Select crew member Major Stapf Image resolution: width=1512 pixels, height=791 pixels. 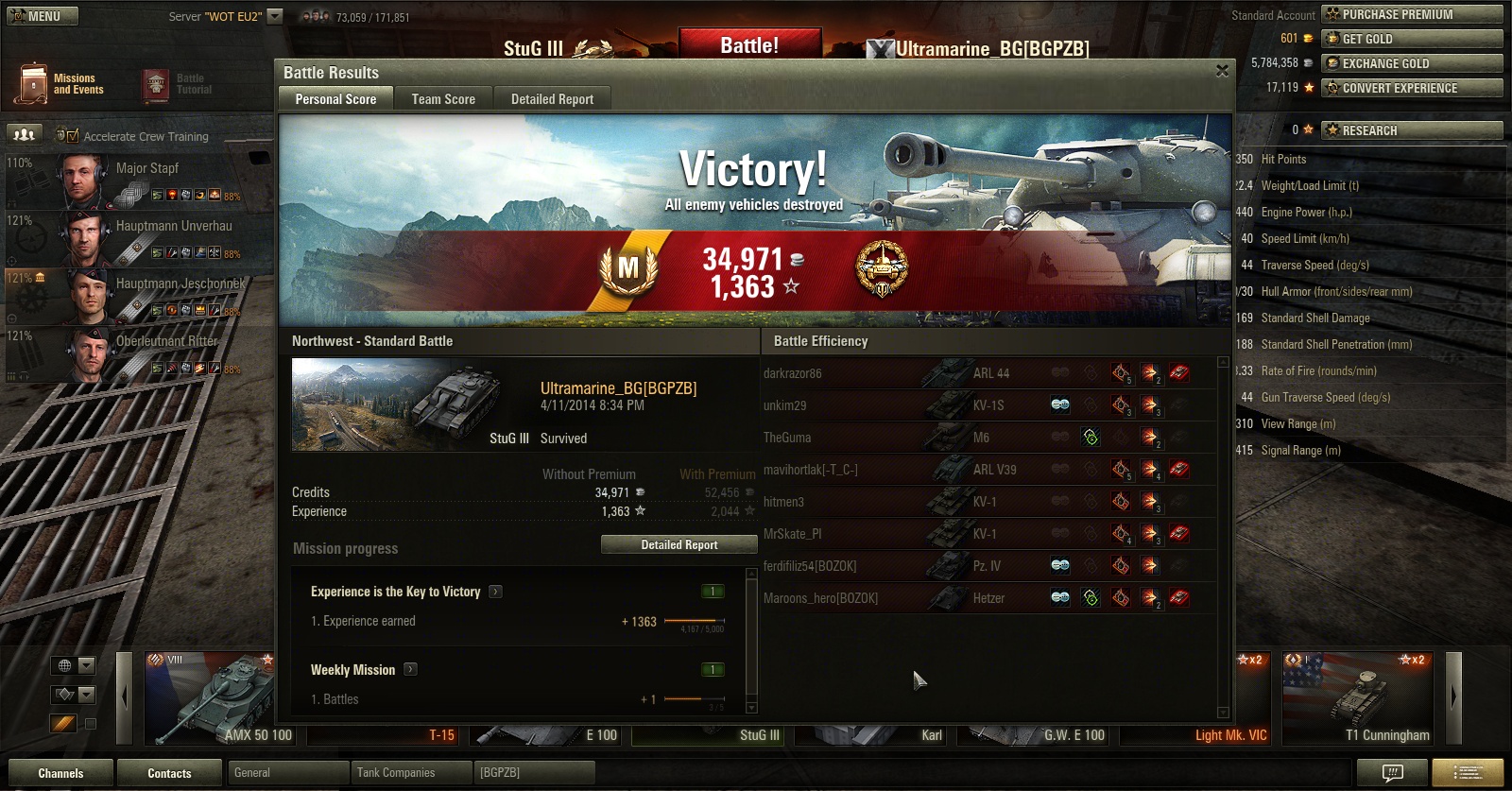tap(146, 168)
